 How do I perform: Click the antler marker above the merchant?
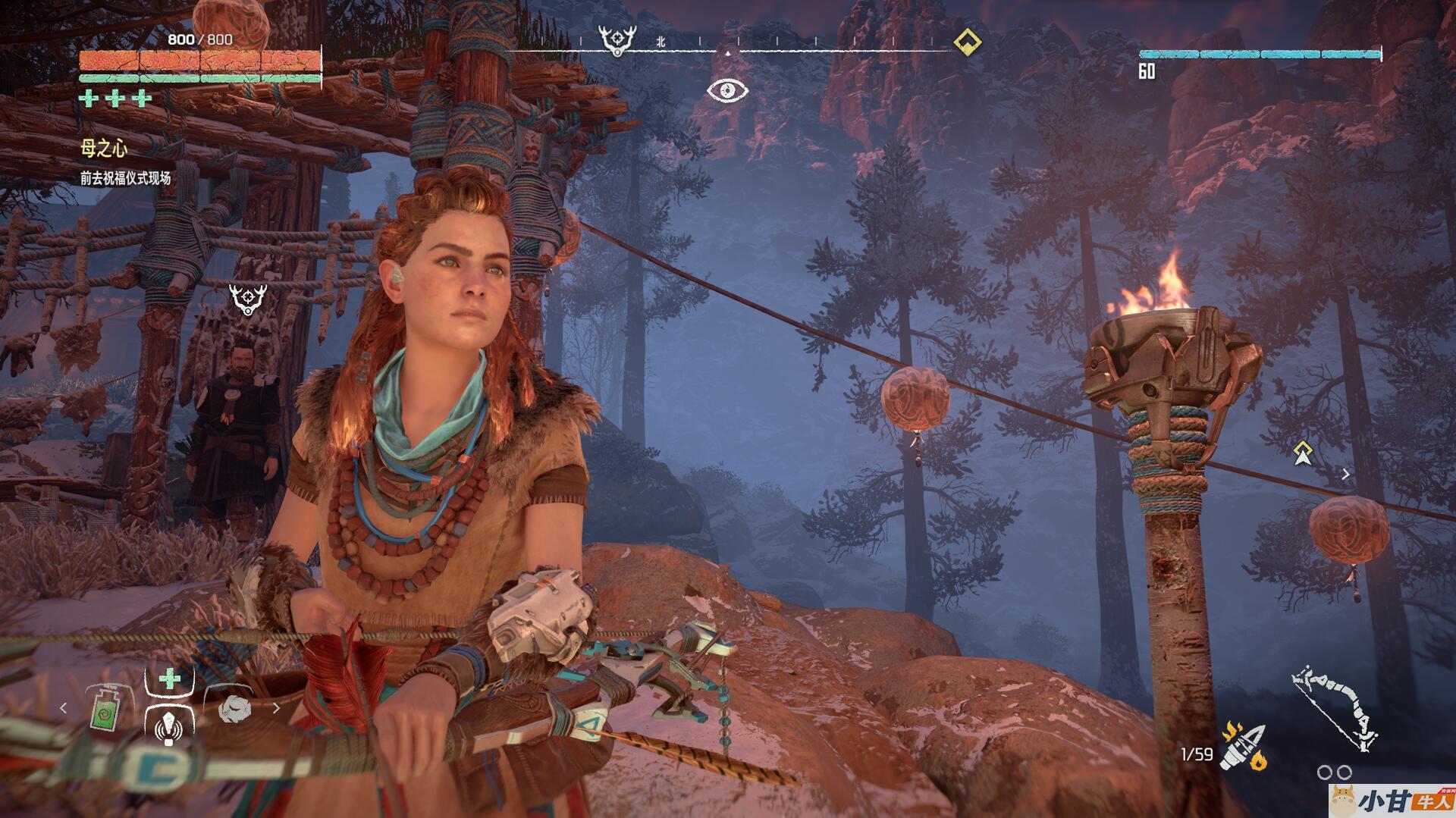coord(247,299)
